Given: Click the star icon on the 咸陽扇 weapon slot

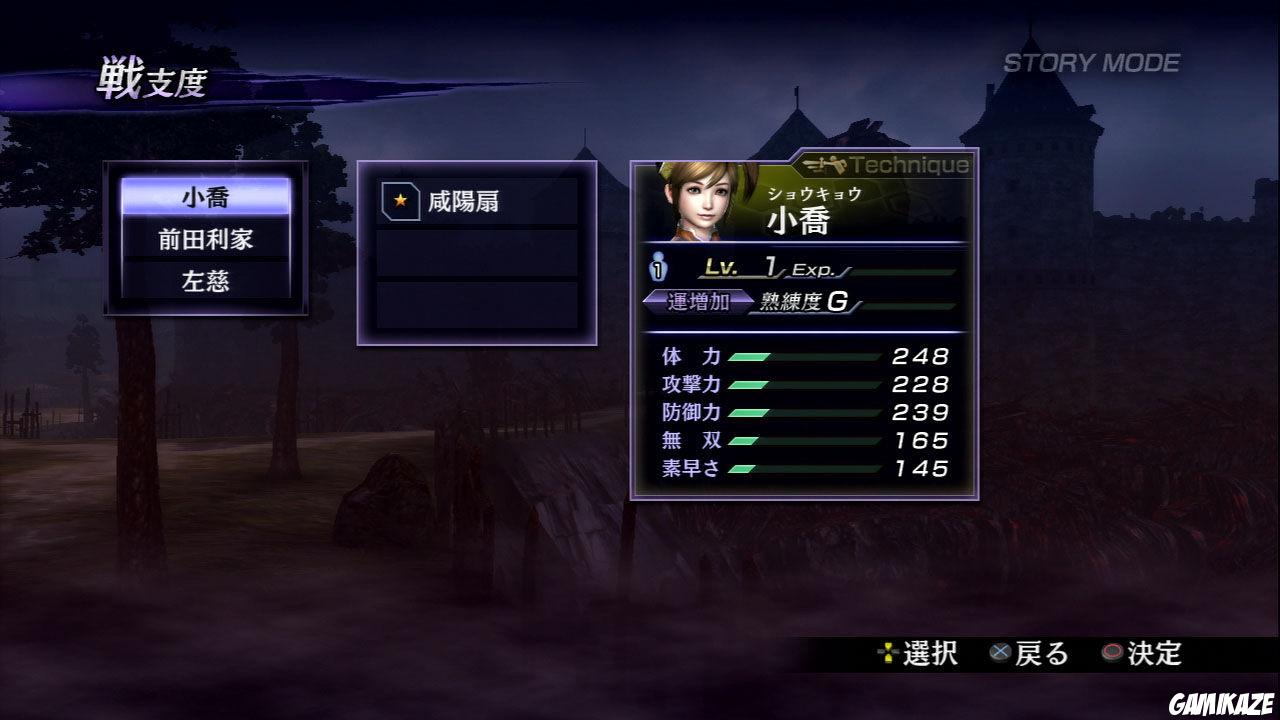Looking at the screenshot, I should coord(400,200).
